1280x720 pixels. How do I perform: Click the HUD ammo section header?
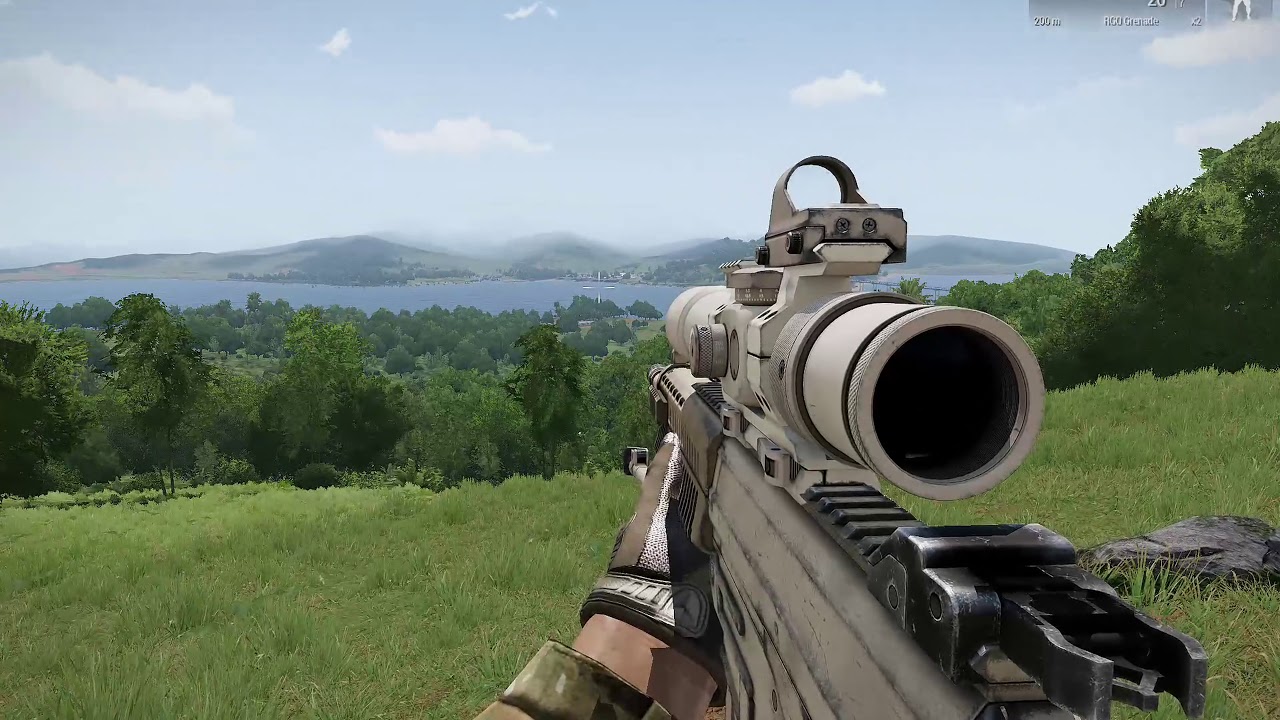pos(1160,5)
